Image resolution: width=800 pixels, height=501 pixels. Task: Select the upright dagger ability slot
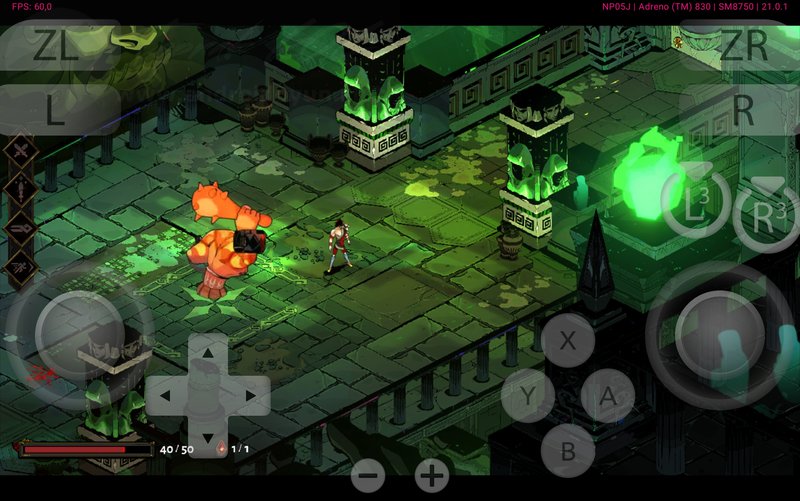pyautogui.click(x=20, y=189)
